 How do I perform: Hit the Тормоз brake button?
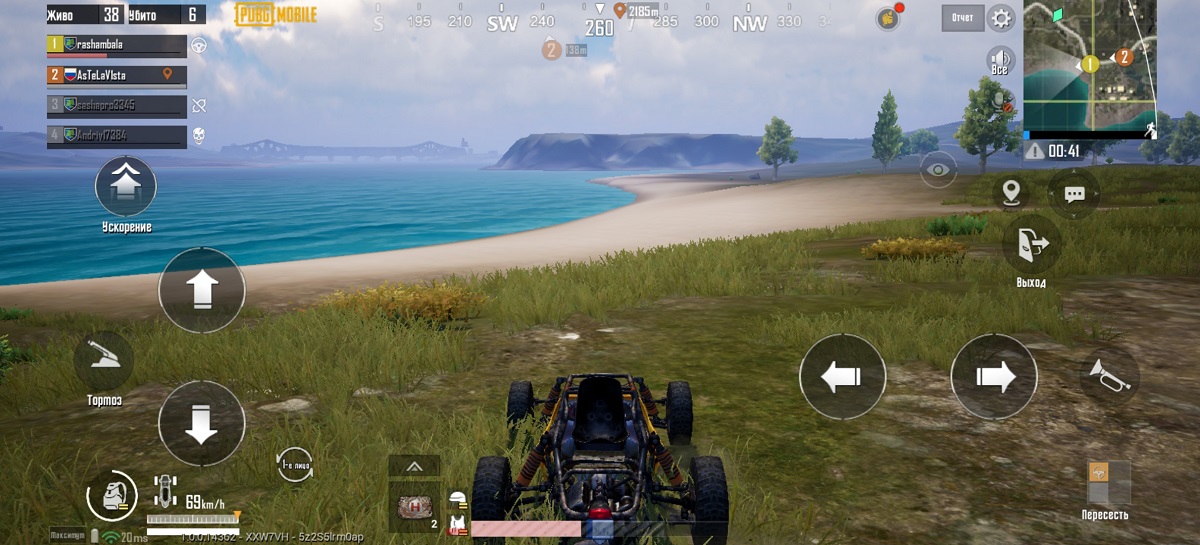coord(104,362)
